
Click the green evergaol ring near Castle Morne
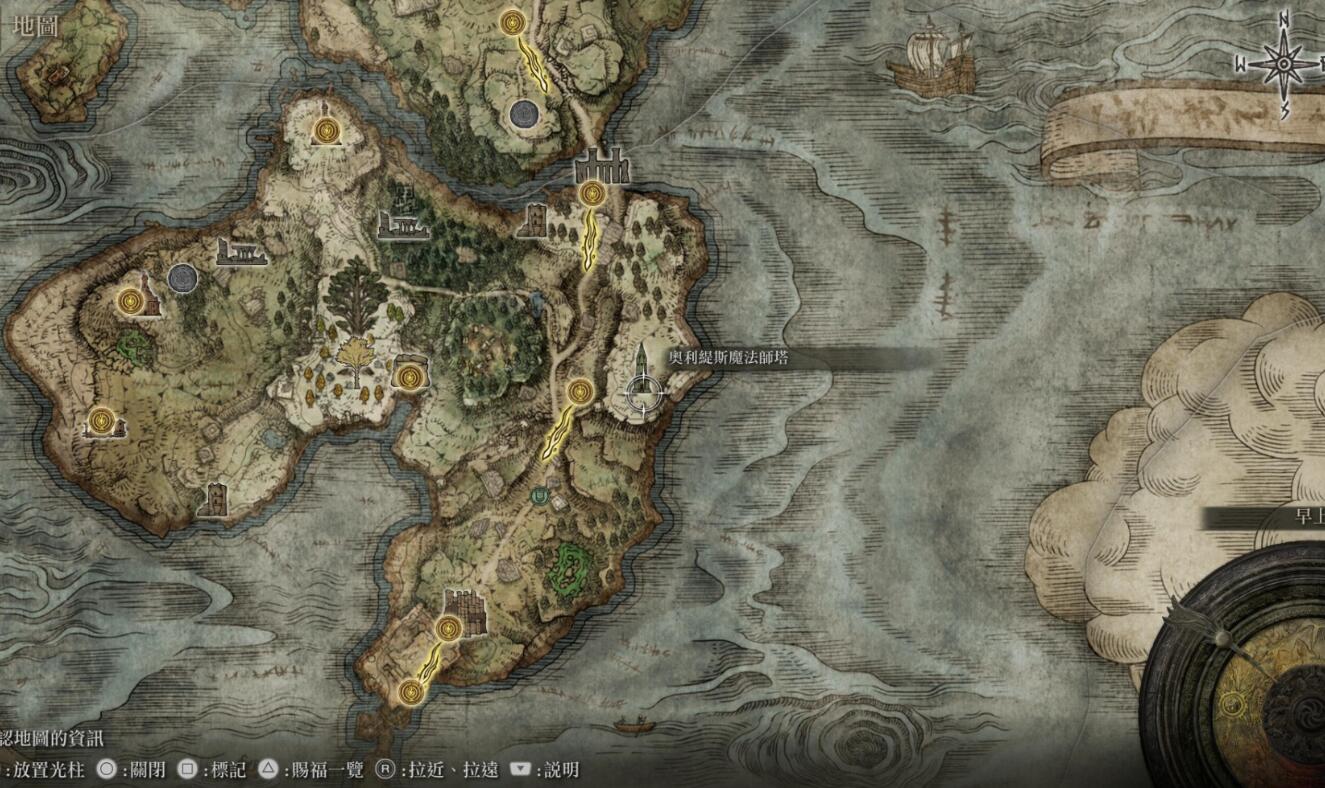[569, 567]
